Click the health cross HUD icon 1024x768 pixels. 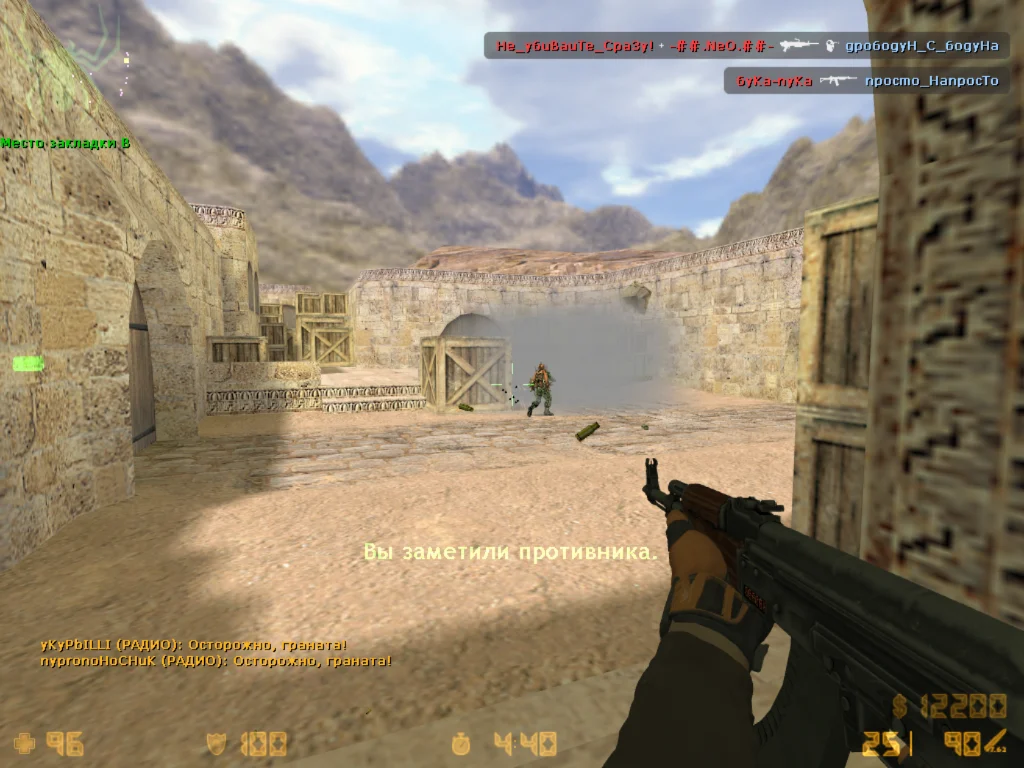click(x=23, y=743)
